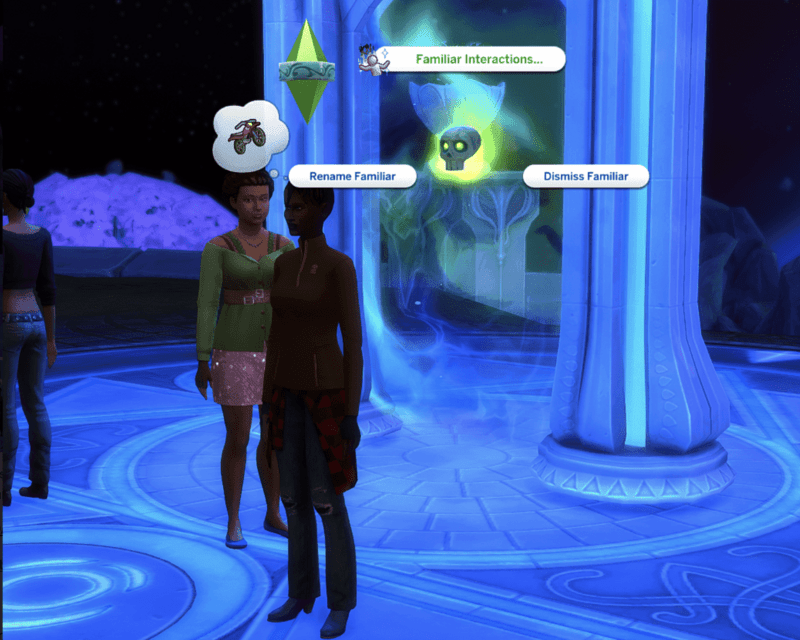Select the Dismiss Familiar option
Screen dimensions: 800x640
[x=585, y=176]
